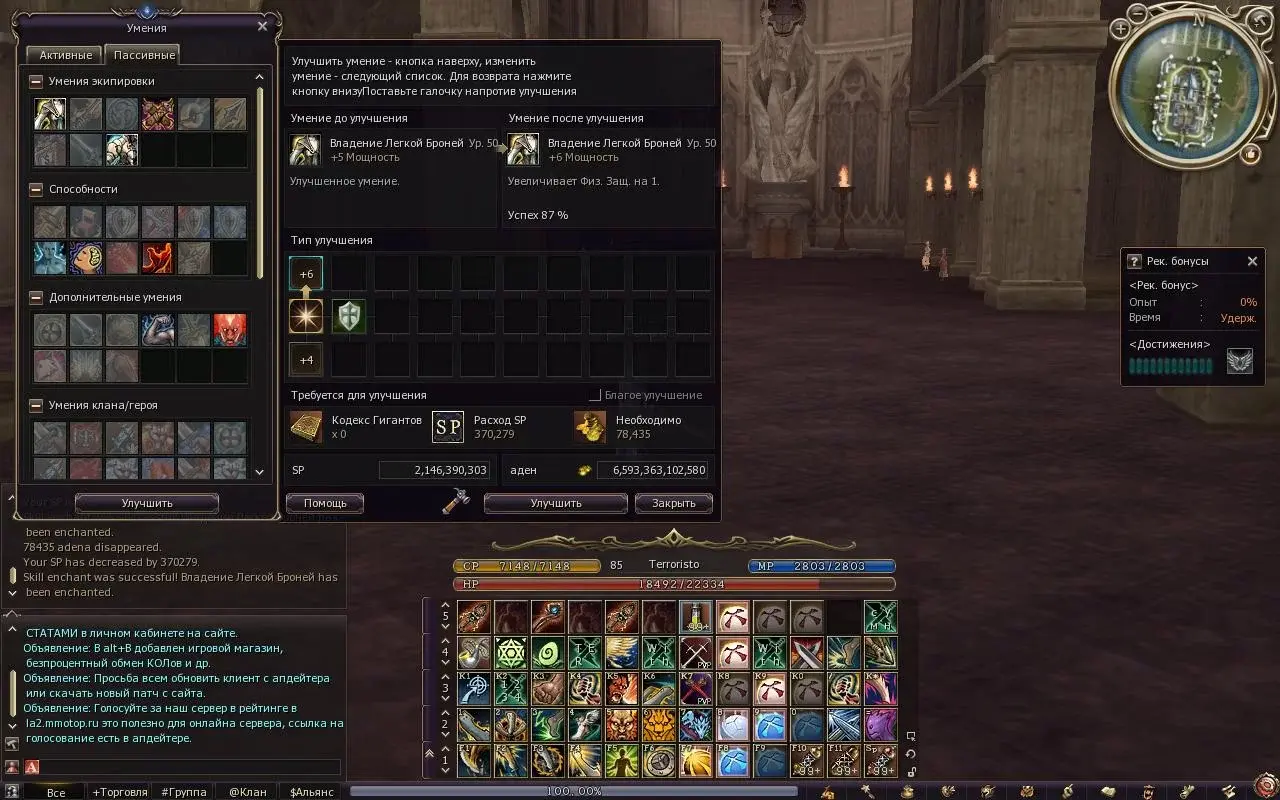
Task: Collapse the Способности section
Action: click(x=36, y=189)
